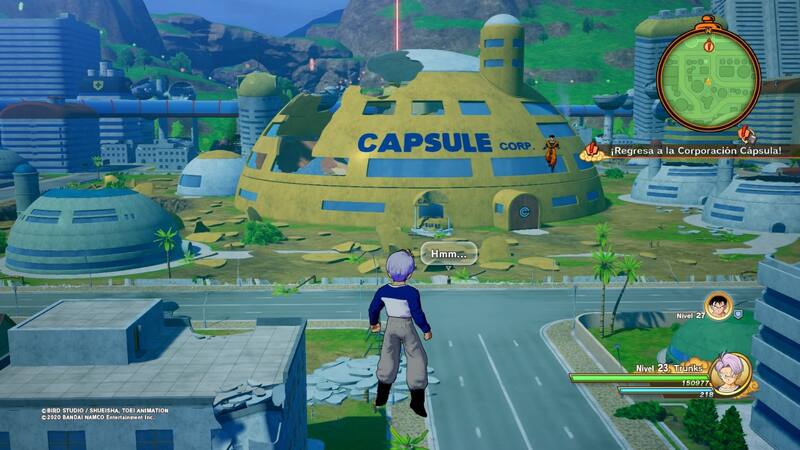Select the level 27 support character portrait
This screenshot has width=800, height=450.
[x=717, y=305]
